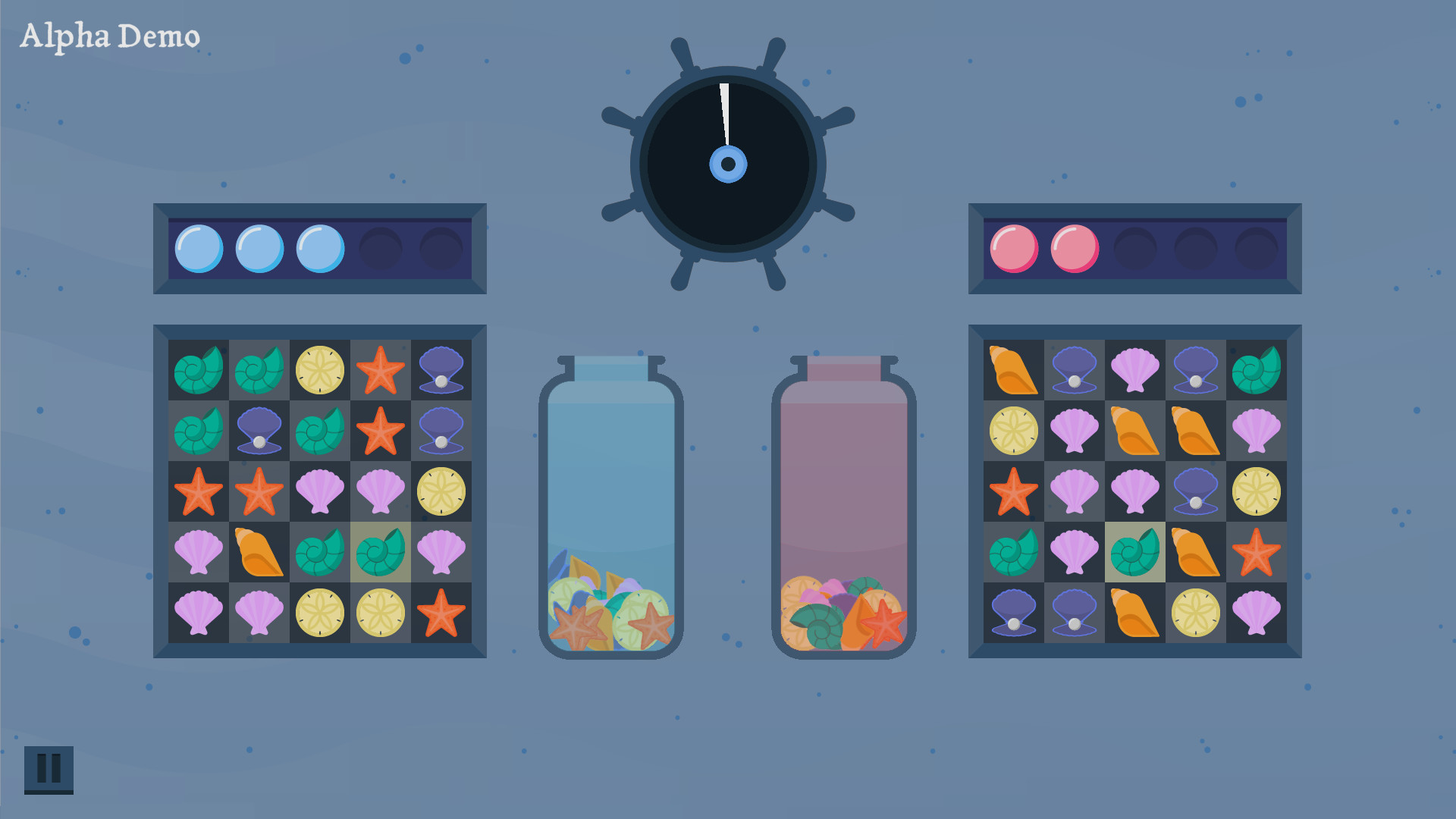Screen dimensions: 1456x819
Task: Click the first blue bubble in the left score tracker
Action: 199,246
